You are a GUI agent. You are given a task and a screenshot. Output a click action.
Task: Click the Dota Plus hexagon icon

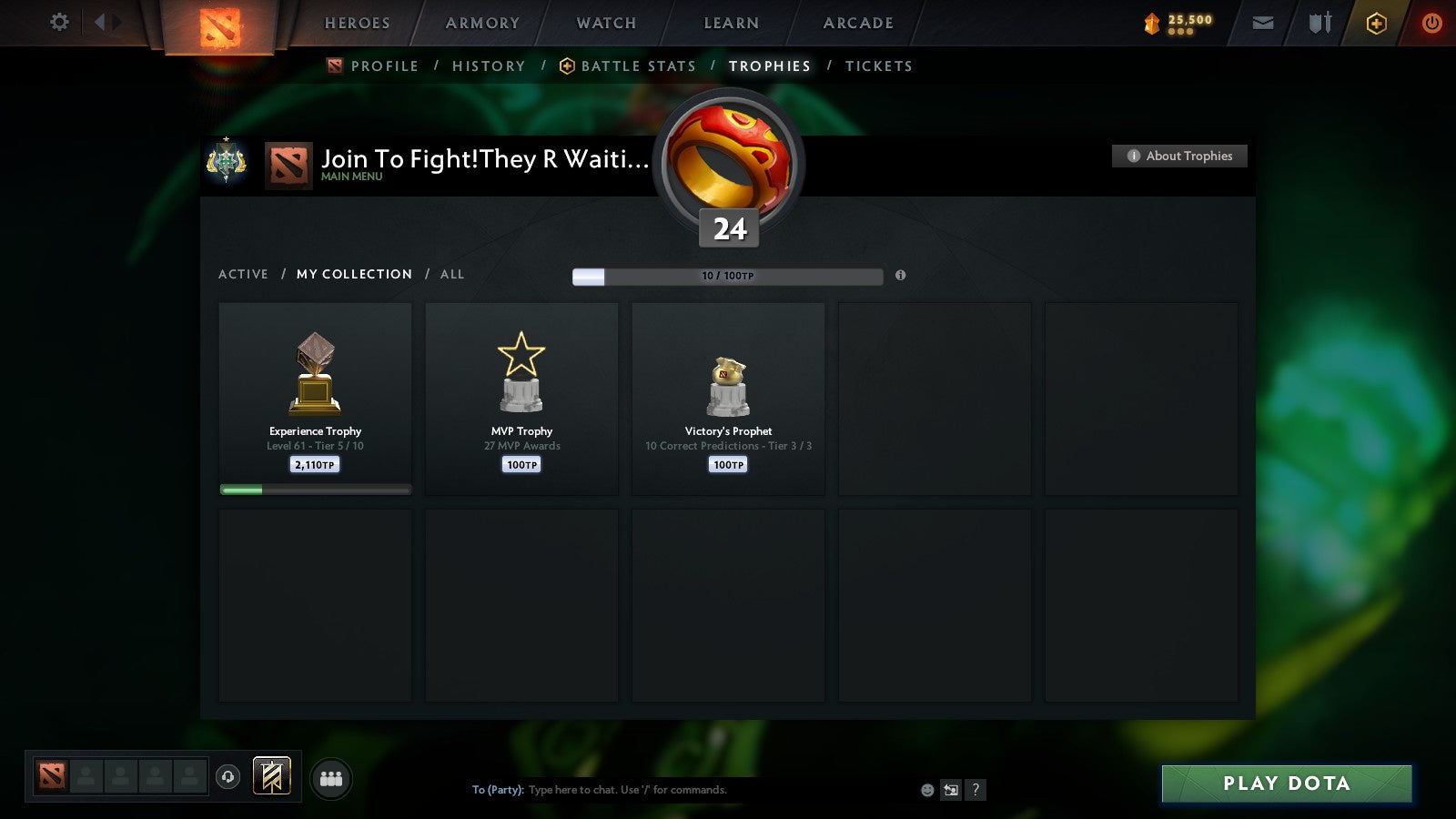1377,23
